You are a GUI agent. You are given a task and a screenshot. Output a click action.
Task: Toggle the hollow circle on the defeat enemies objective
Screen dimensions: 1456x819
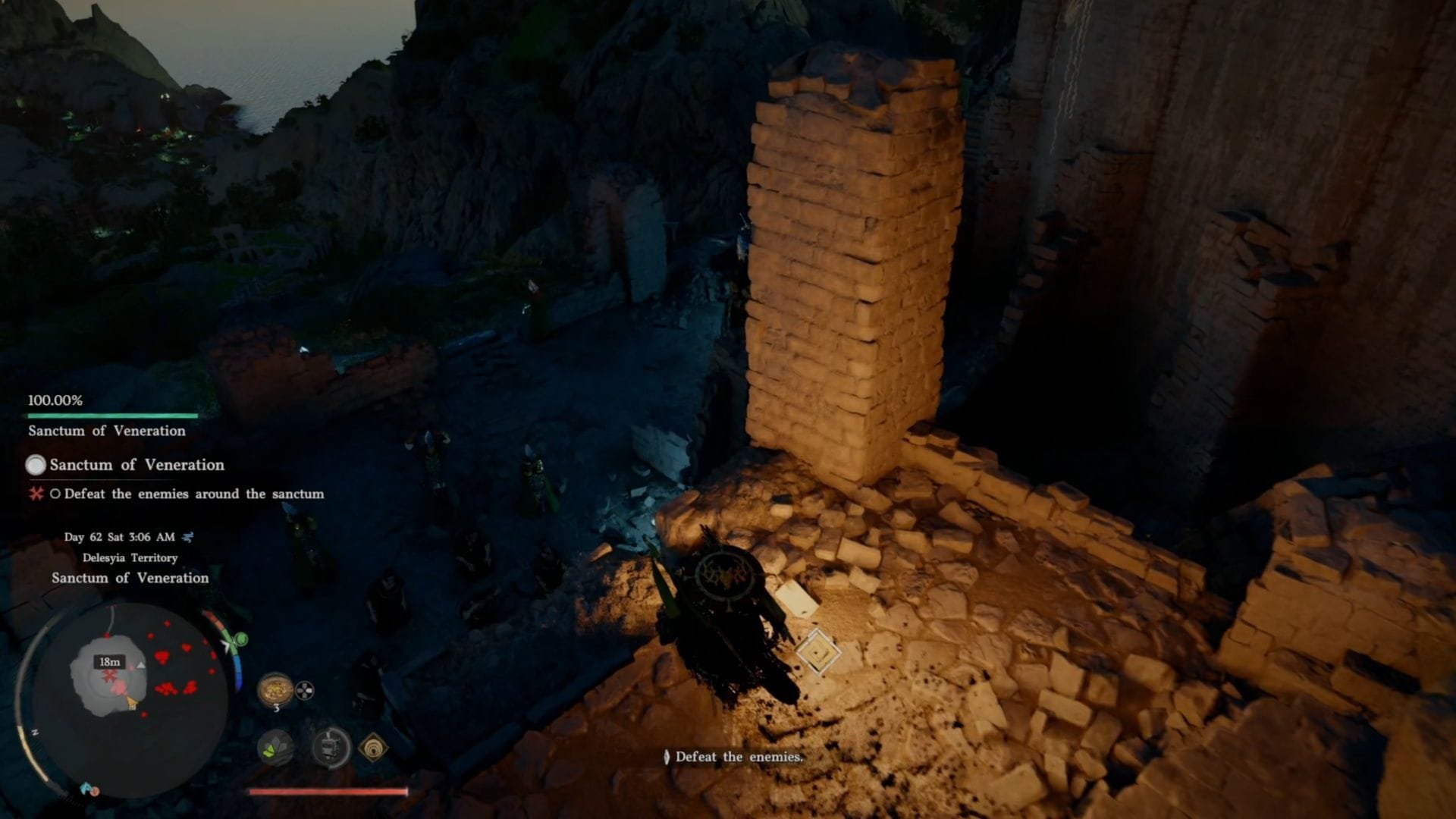point(55,494)
